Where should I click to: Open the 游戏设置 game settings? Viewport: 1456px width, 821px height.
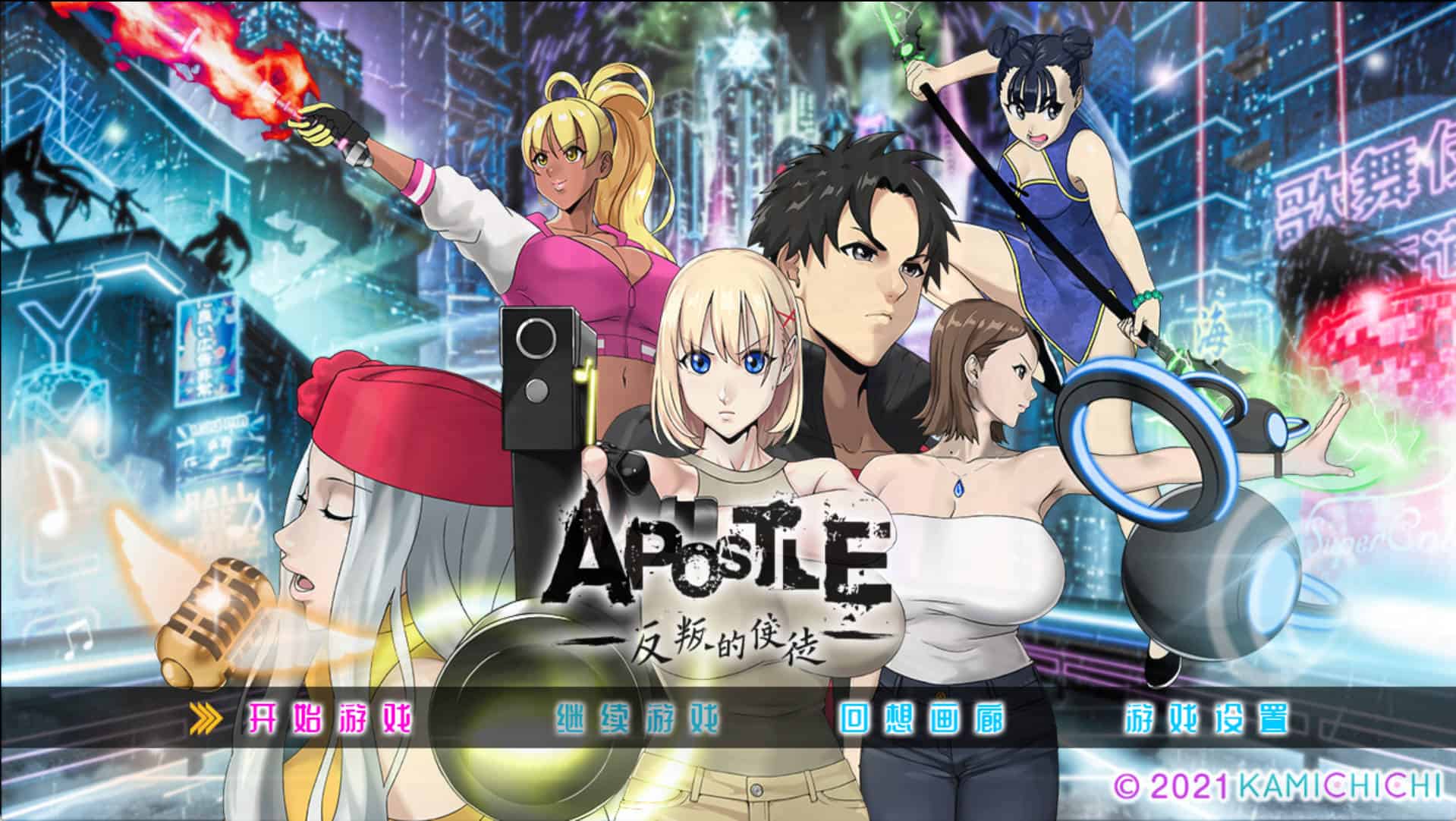[1206, 719]
